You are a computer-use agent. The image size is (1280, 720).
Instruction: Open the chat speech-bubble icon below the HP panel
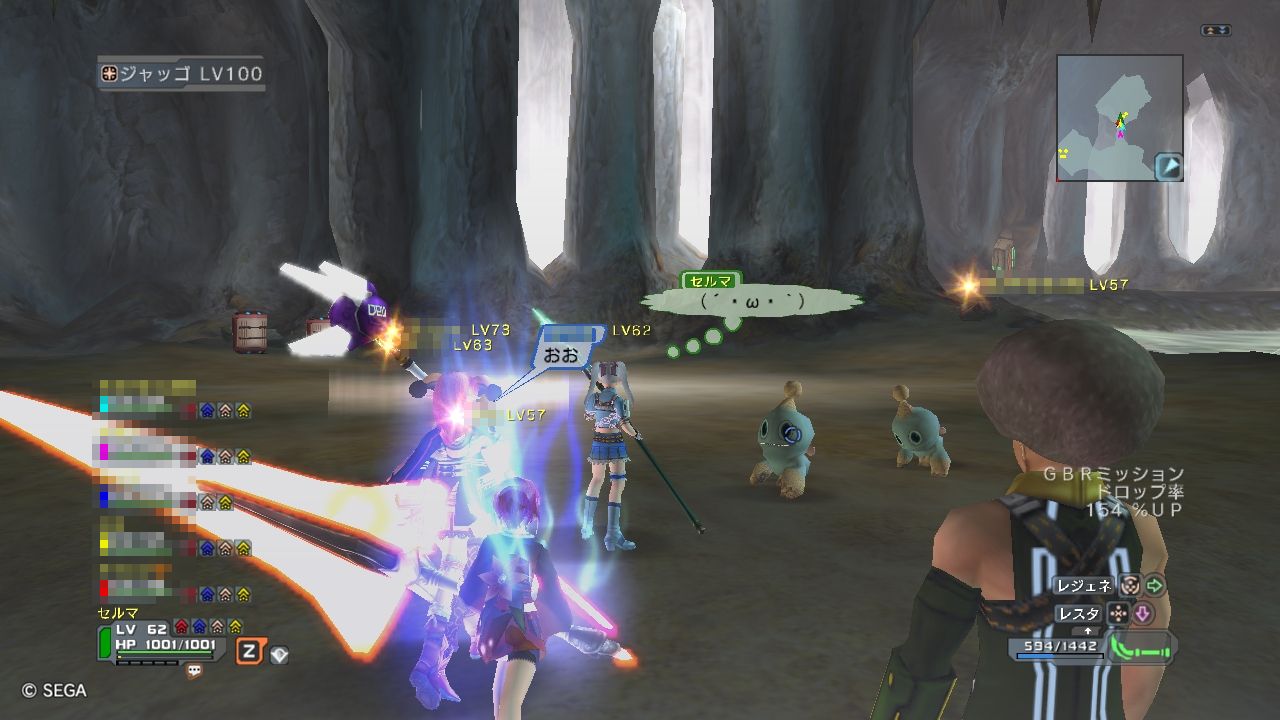(x=194, y=671)
